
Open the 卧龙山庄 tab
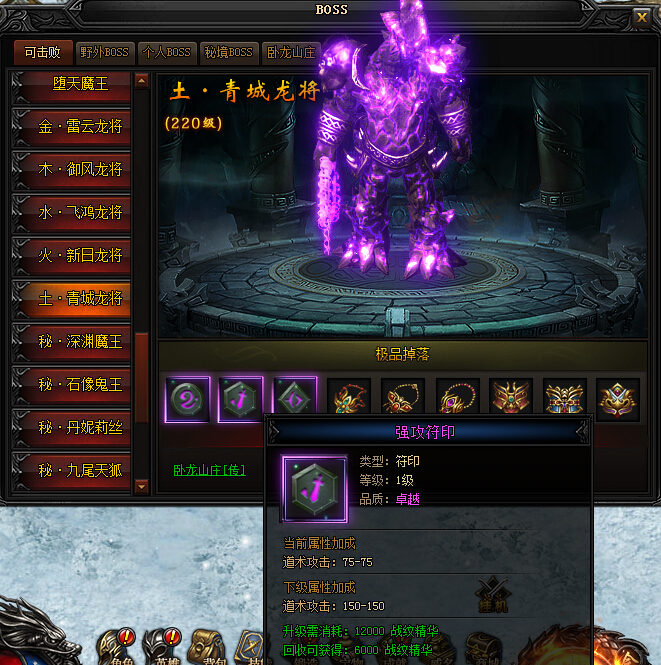[290, 52]
